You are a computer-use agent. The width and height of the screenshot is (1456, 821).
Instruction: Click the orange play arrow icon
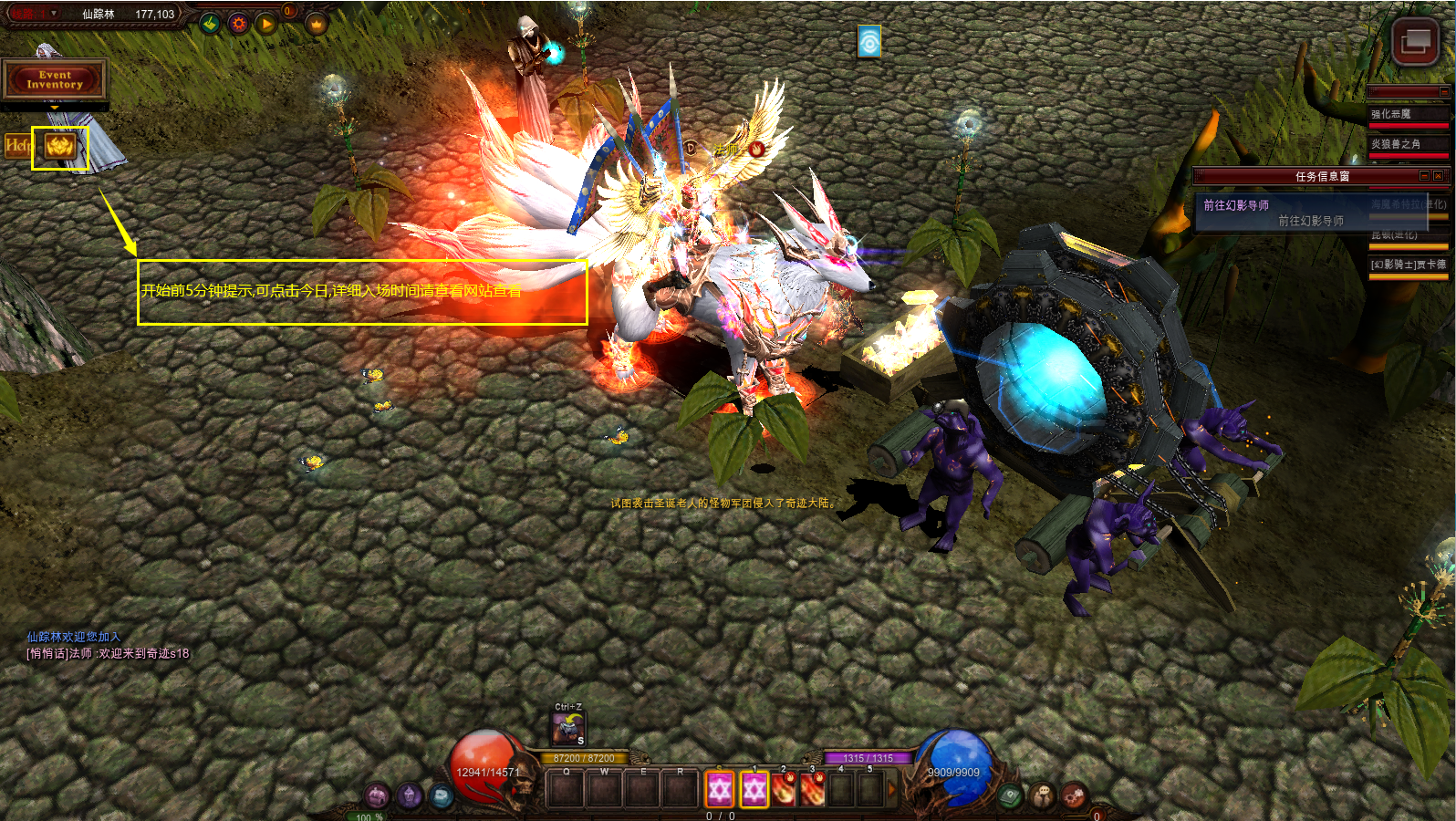click(x=266, y=24)
